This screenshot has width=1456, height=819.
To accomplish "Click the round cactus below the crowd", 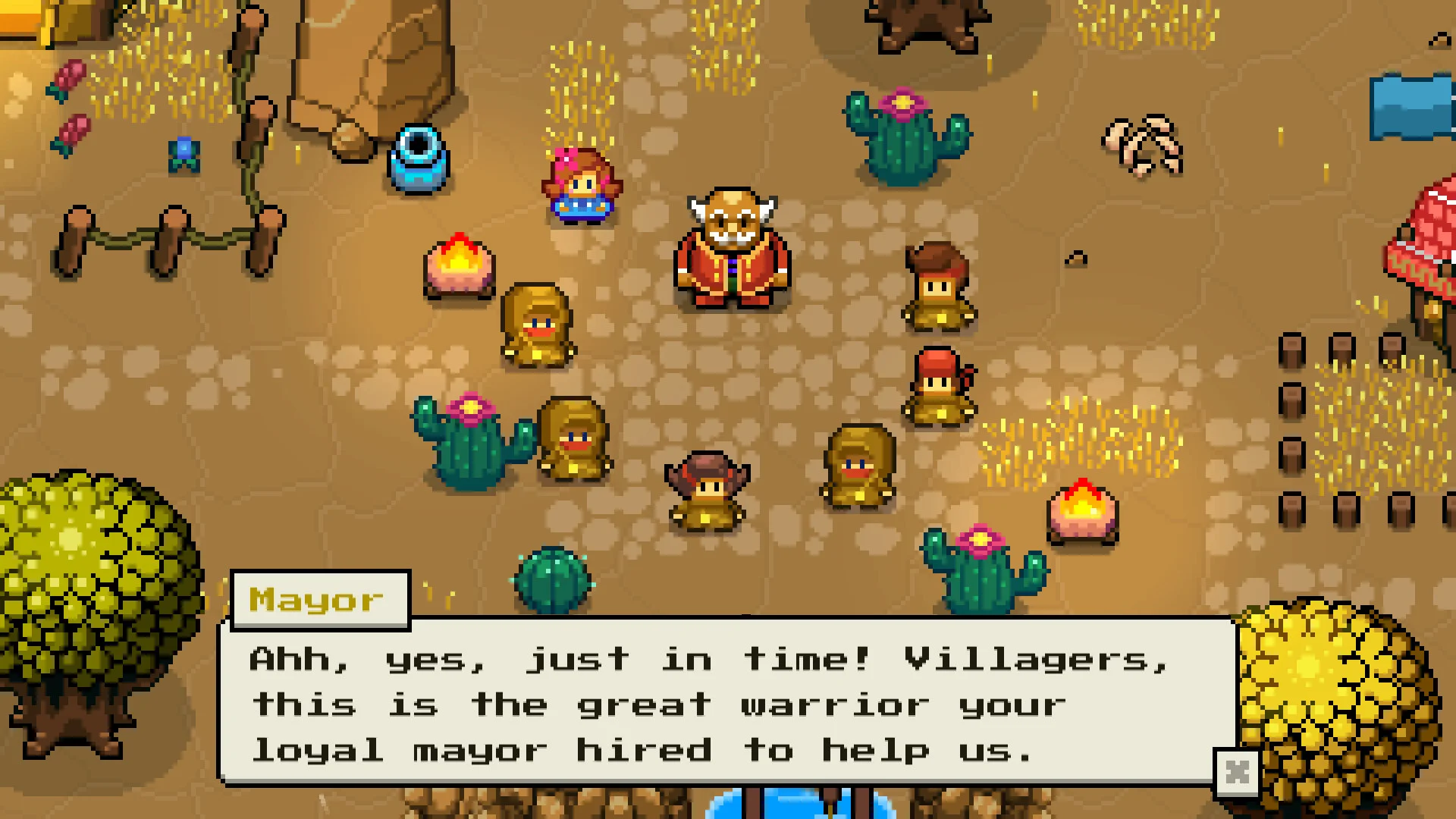I will [552, 580].
